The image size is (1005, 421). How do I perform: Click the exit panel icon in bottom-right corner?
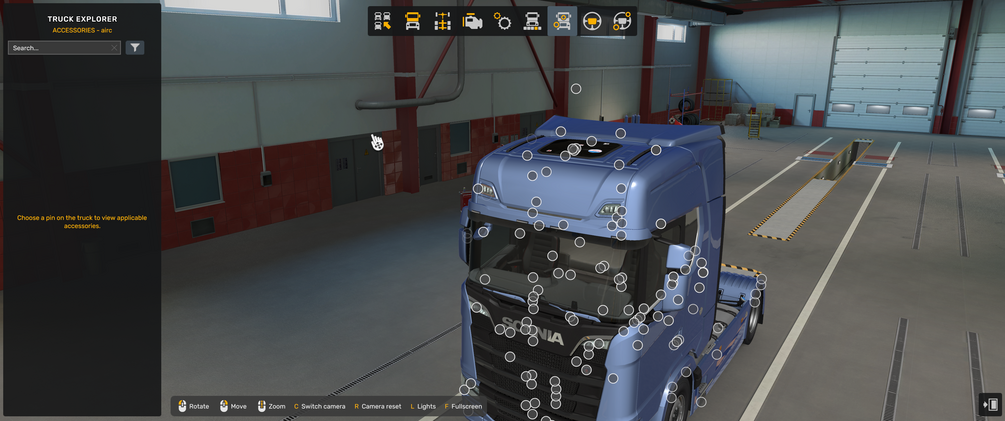[x=990, y=404]
